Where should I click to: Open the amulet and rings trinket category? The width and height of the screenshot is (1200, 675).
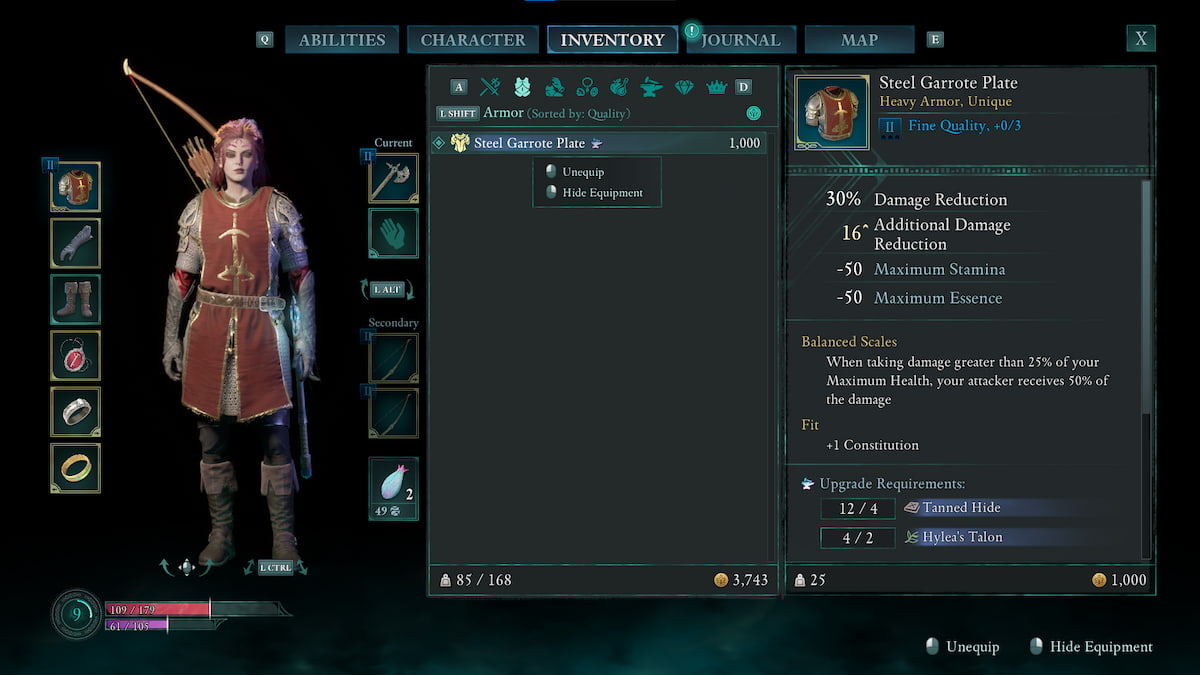(x=587, y=87)
